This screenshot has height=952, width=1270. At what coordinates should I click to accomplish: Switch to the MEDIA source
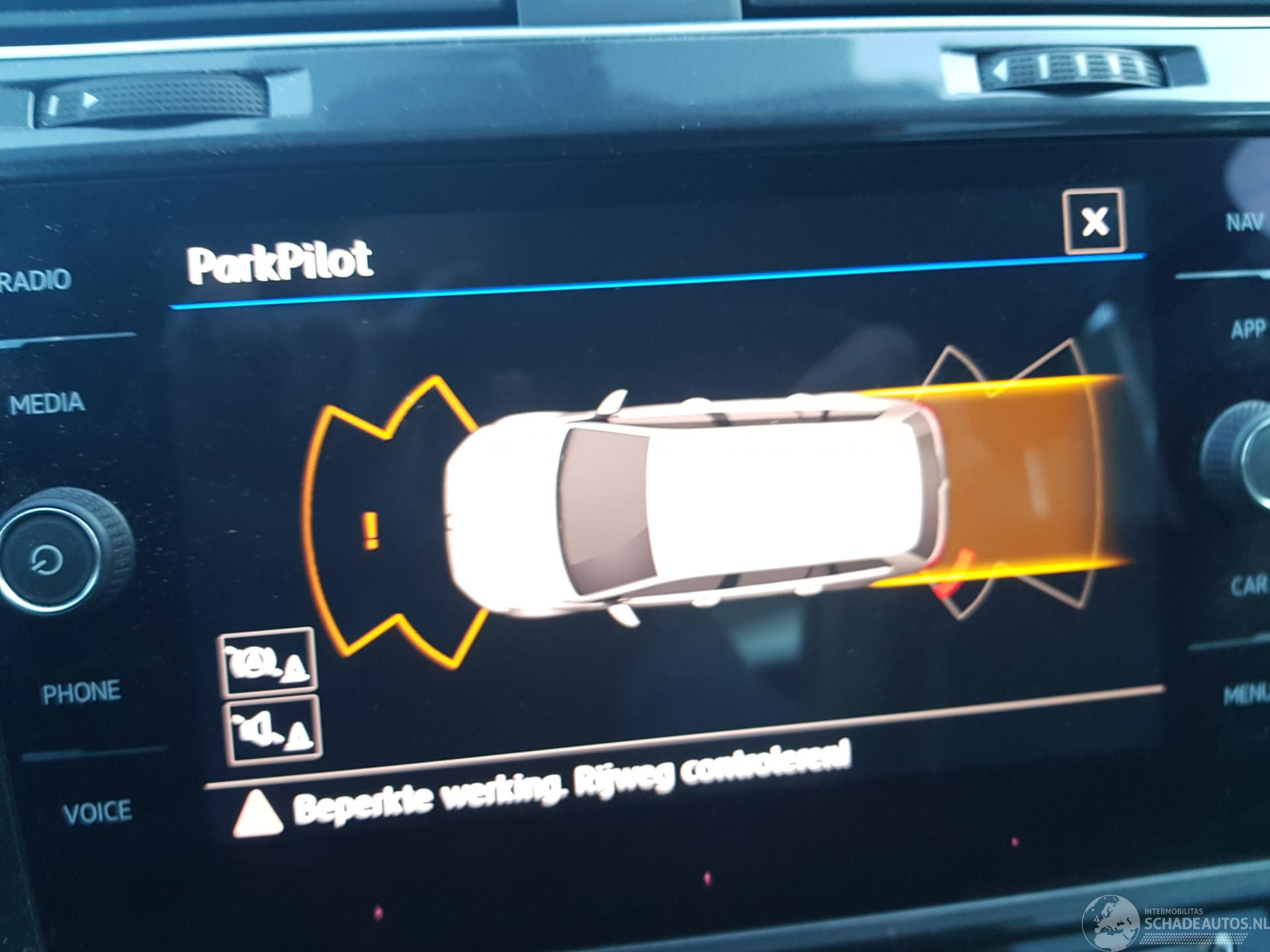(48, 403)
